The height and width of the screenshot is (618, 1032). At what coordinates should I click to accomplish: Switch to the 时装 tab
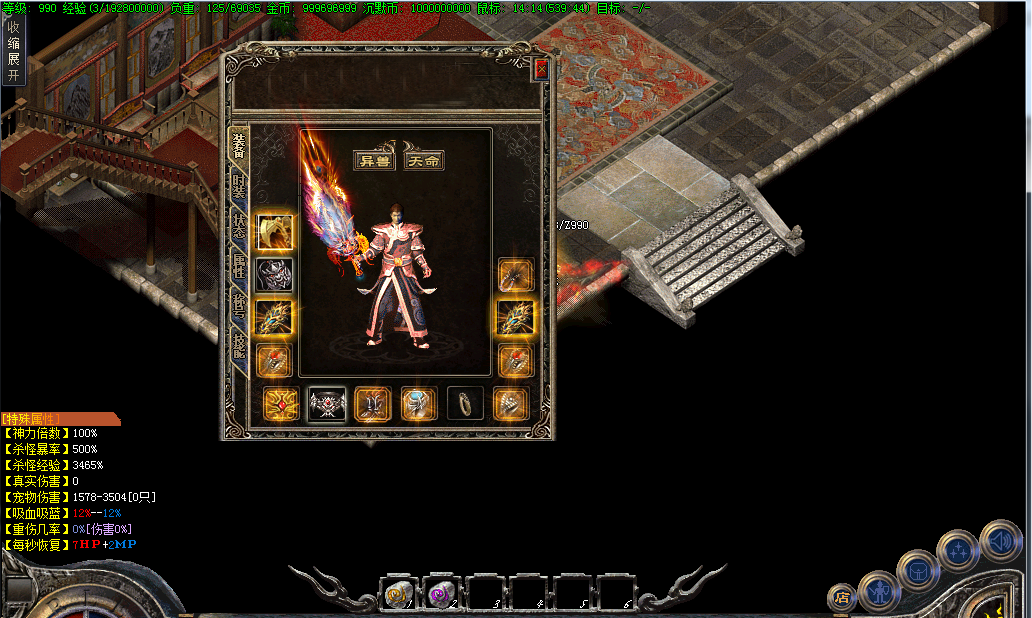pyautogui.click(x=239, y=186)
